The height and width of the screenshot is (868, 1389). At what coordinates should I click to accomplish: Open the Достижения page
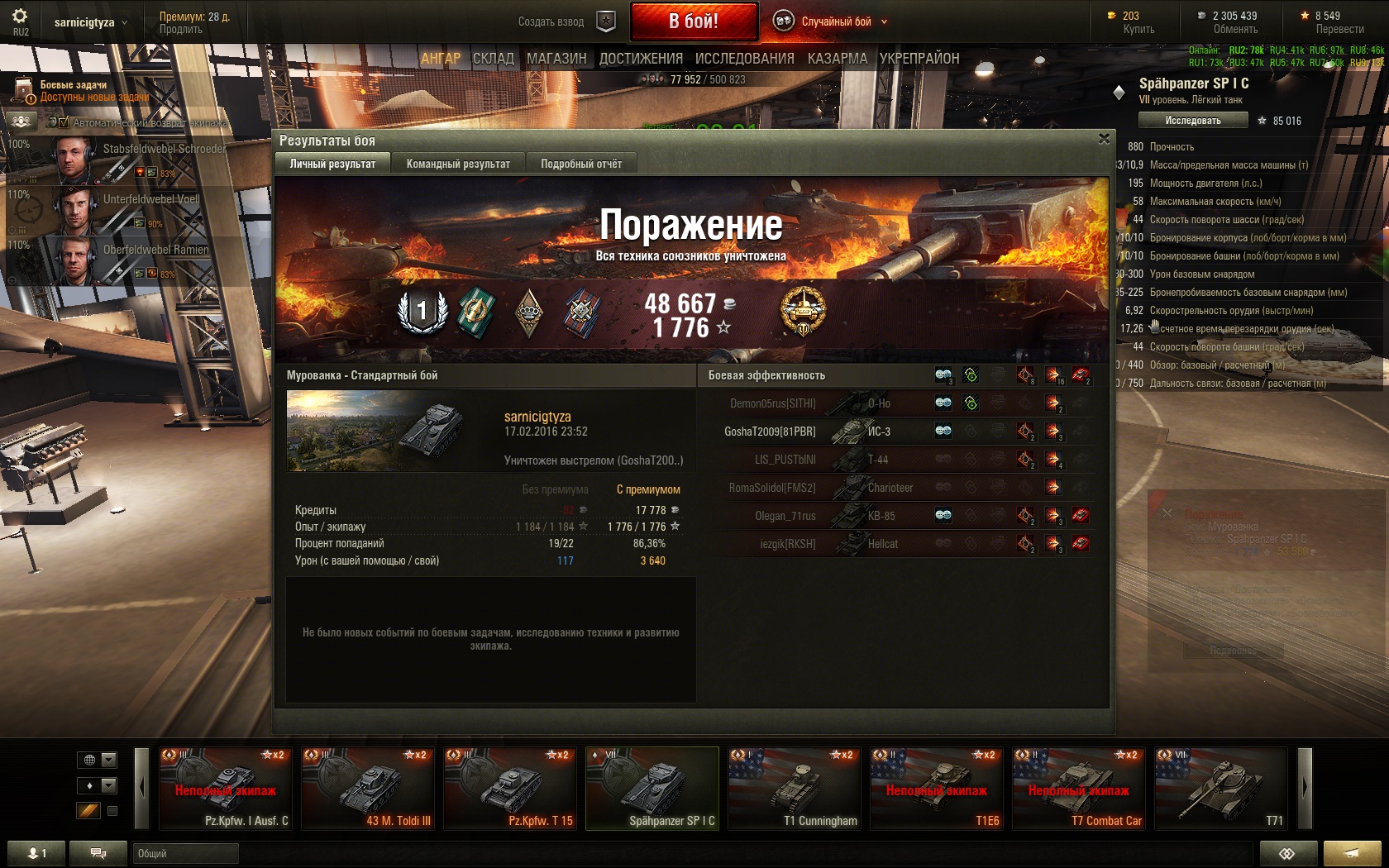click(641, 59)
